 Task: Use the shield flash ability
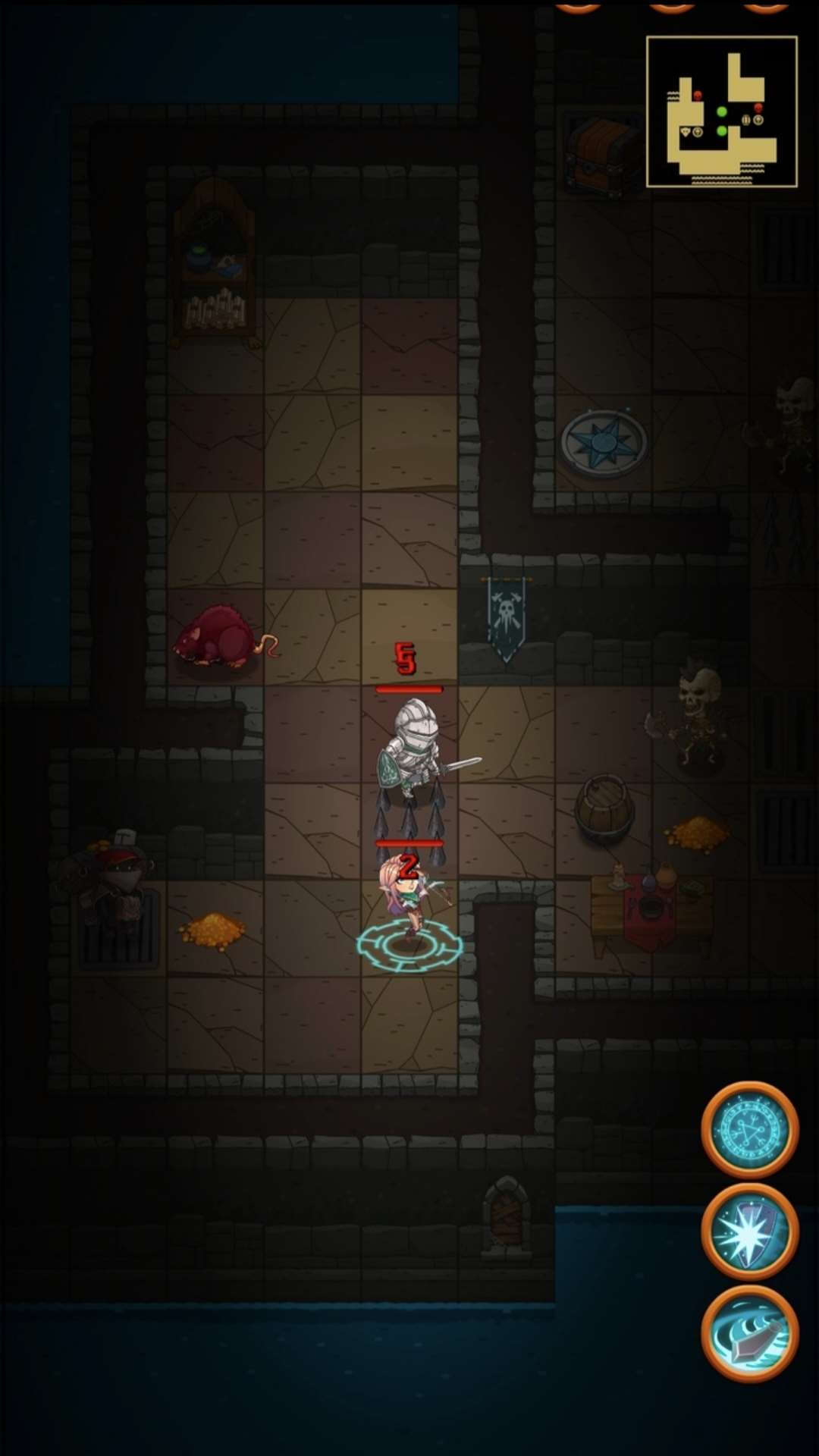coord(749,1232)
